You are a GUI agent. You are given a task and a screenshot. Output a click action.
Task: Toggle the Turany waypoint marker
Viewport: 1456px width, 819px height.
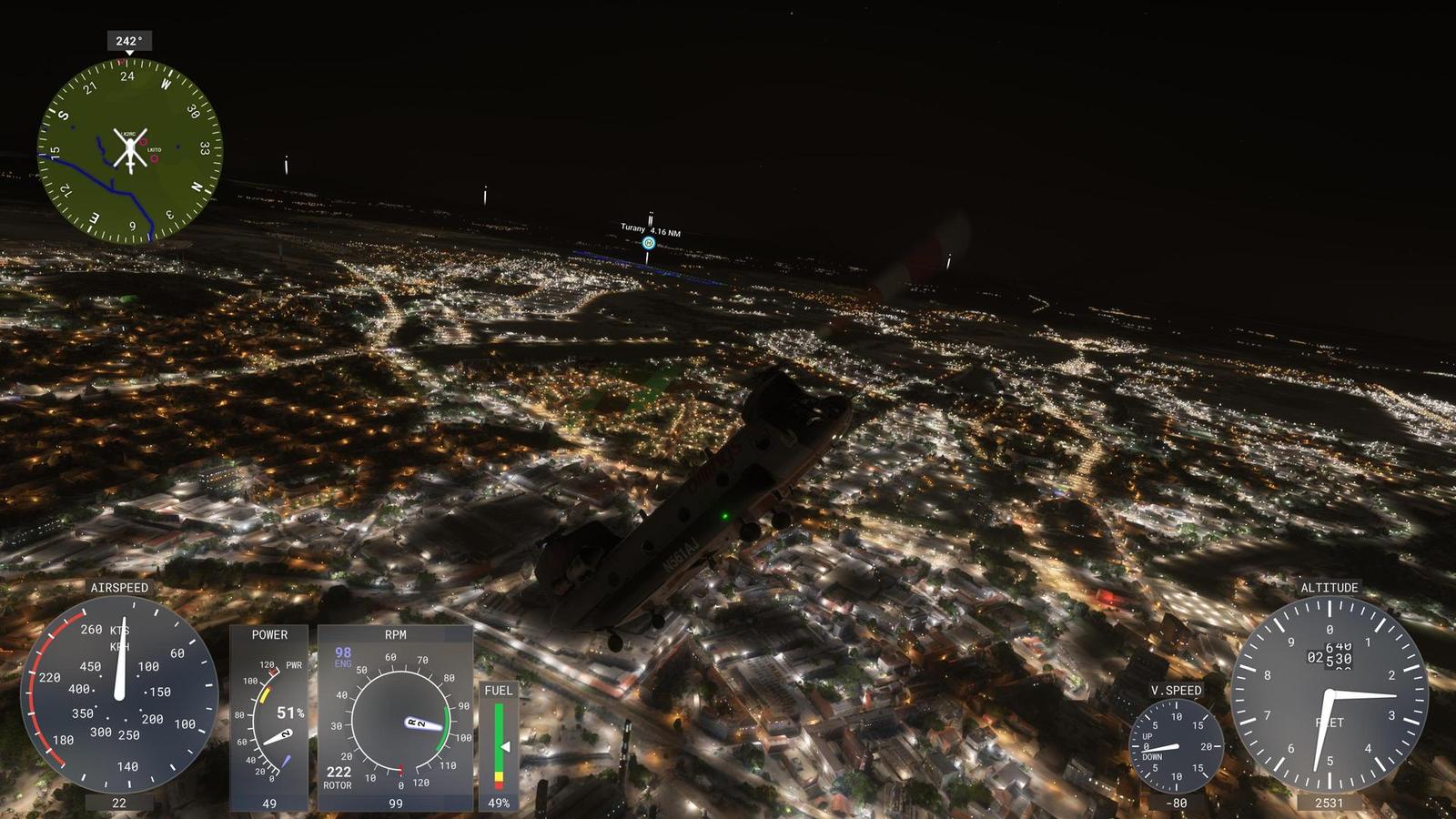[x=648, y=243]
